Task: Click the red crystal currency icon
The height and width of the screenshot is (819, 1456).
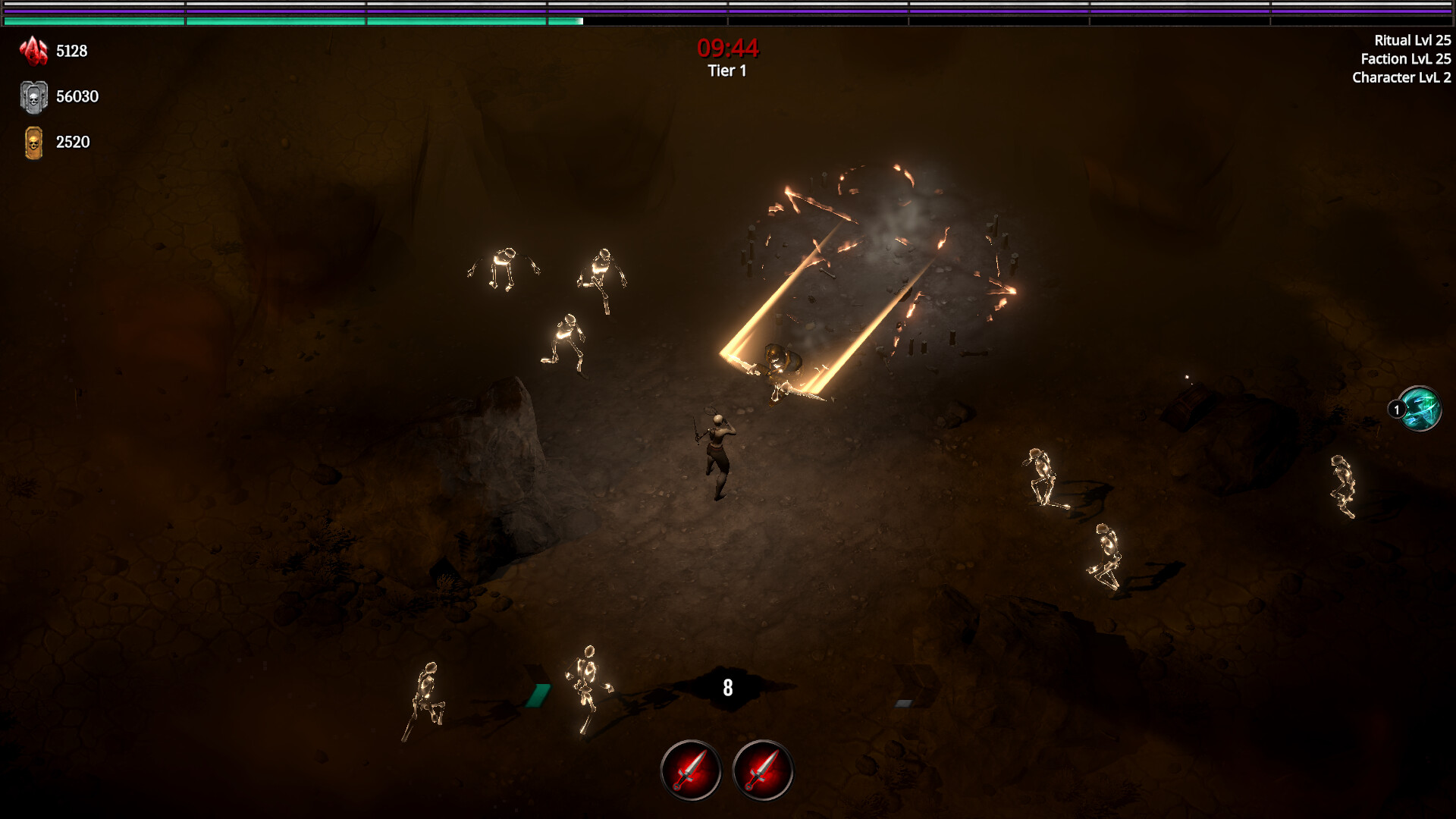Action: [x=33, y=50]
